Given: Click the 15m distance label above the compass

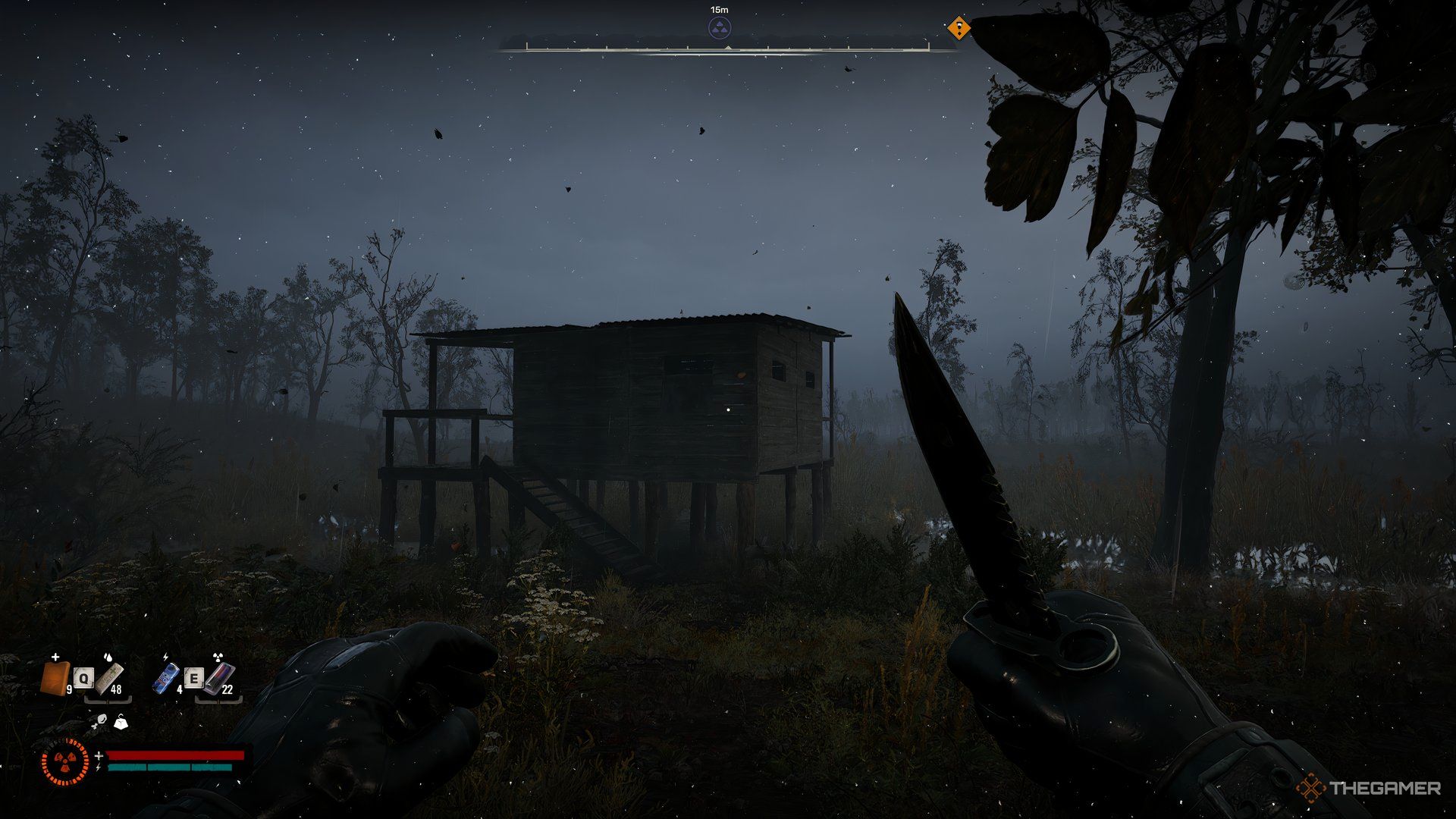Looking at the screenshot, I should point(719,9).
